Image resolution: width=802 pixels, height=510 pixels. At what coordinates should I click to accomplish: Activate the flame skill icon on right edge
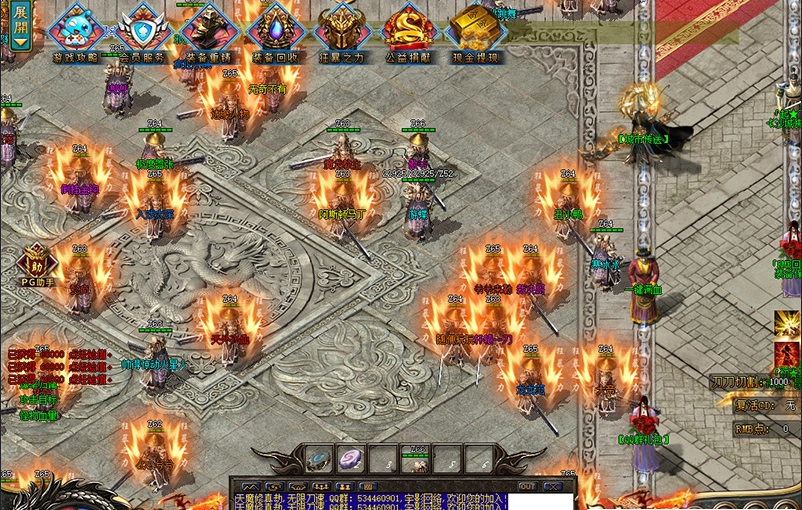point(788,354)
